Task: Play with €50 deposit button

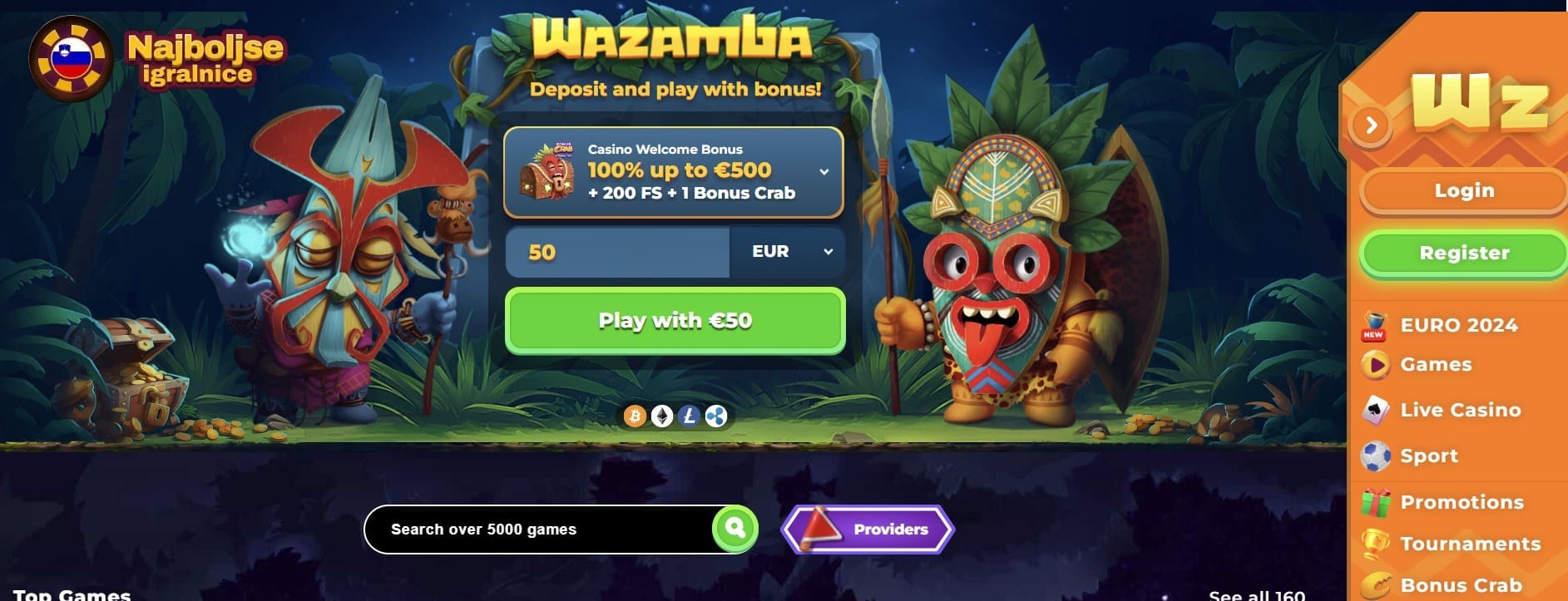Action: pyautogui.click(x=675, y=321)
